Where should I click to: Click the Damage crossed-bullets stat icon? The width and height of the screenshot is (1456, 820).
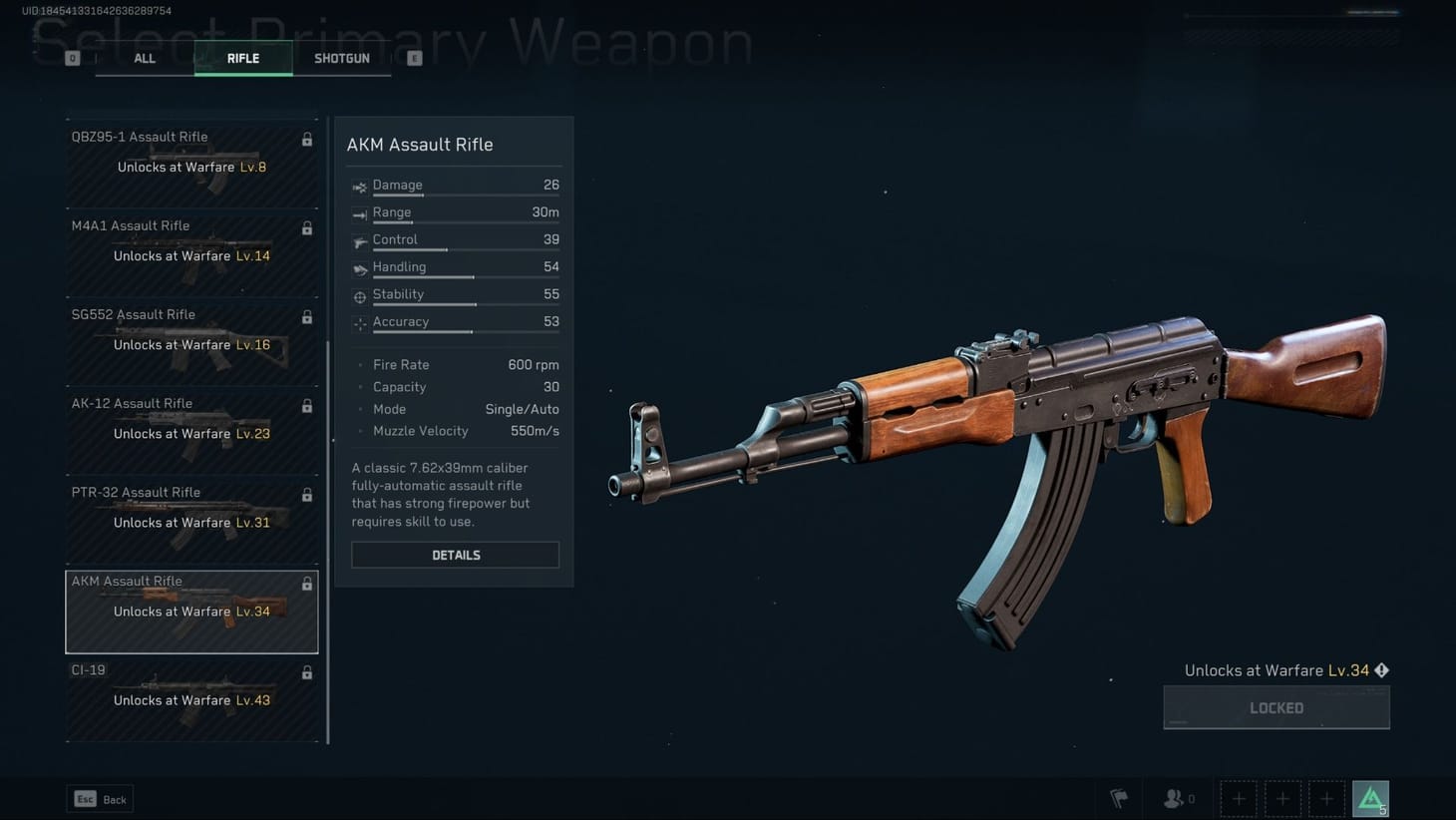coord(359,186)
